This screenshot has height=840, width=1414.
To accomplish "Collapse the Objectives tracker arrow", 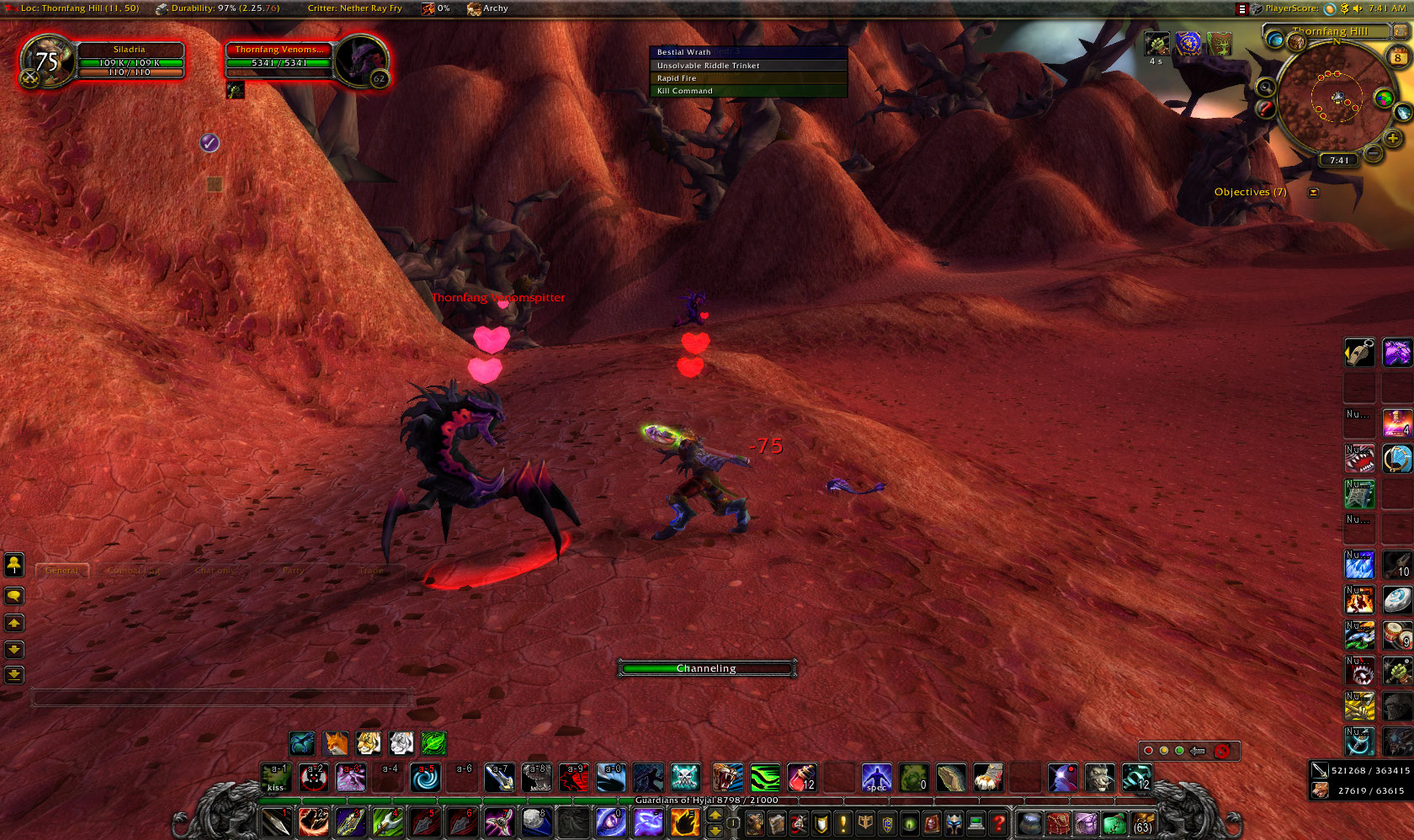I will tap(1313, 193).
